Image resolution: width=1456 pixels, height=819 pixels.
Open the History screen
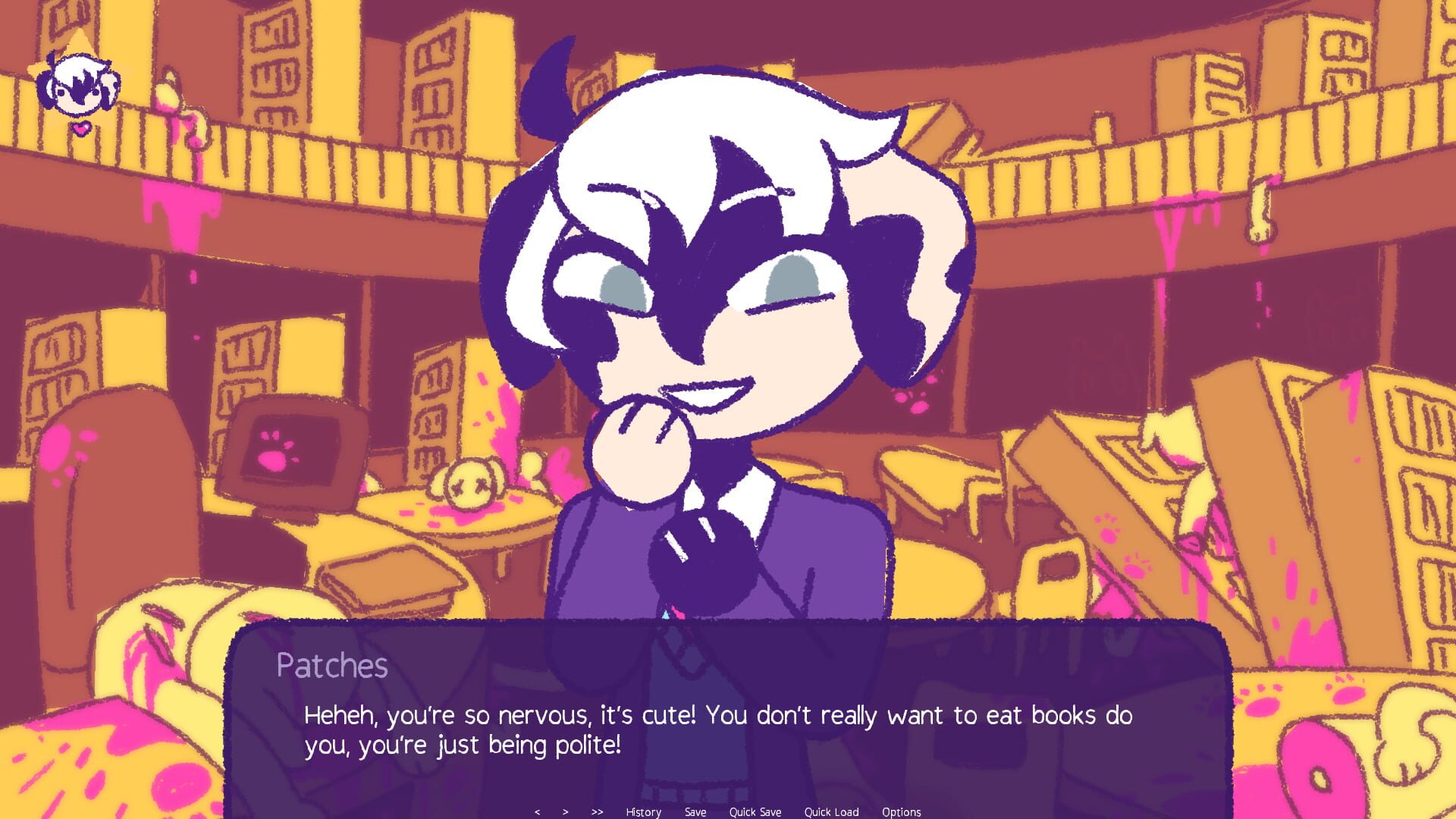[x=642, y=811]
